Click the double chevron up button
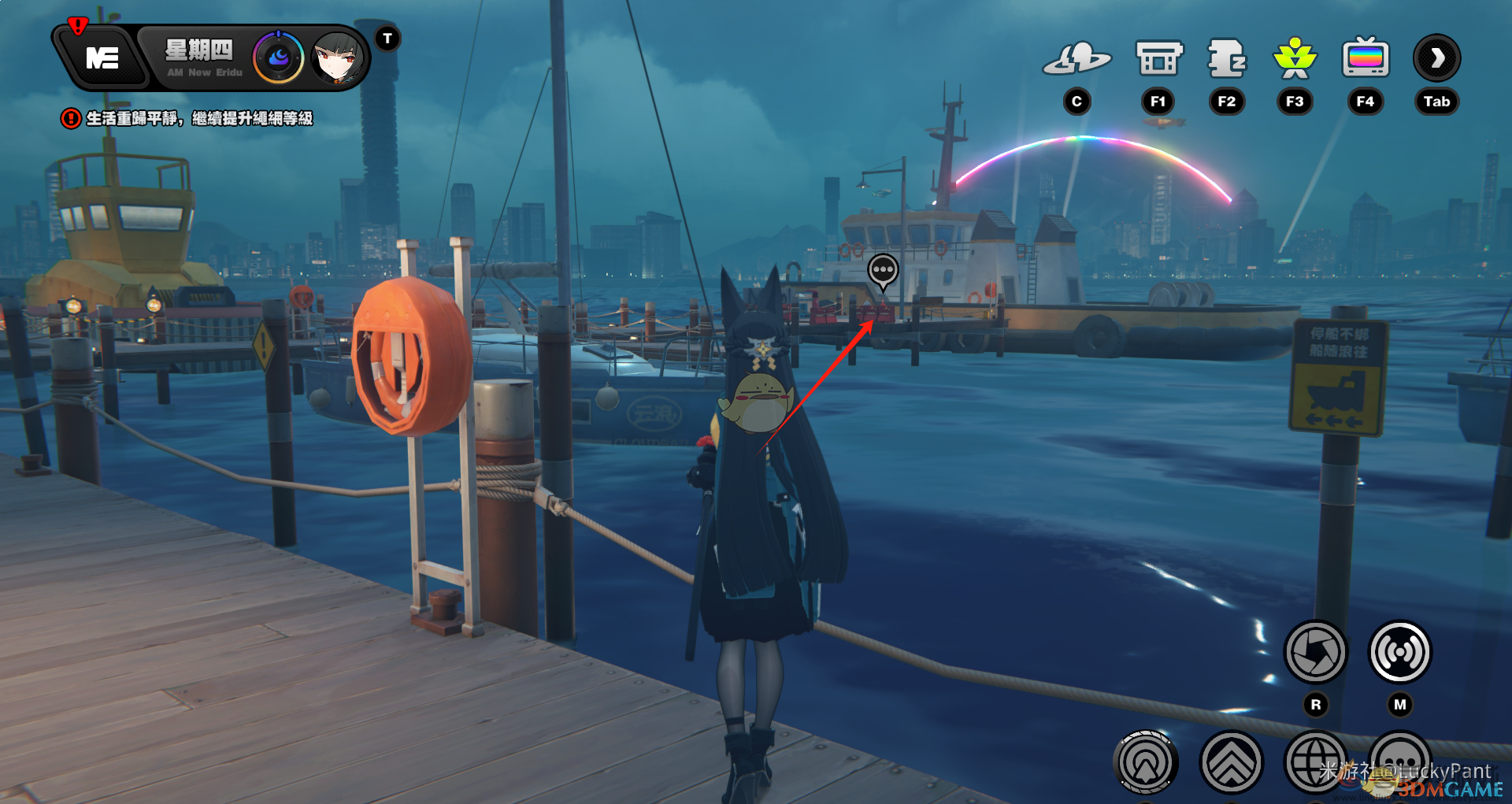The height and width of the screenshot is (804, 1512). coord(1232,761)
